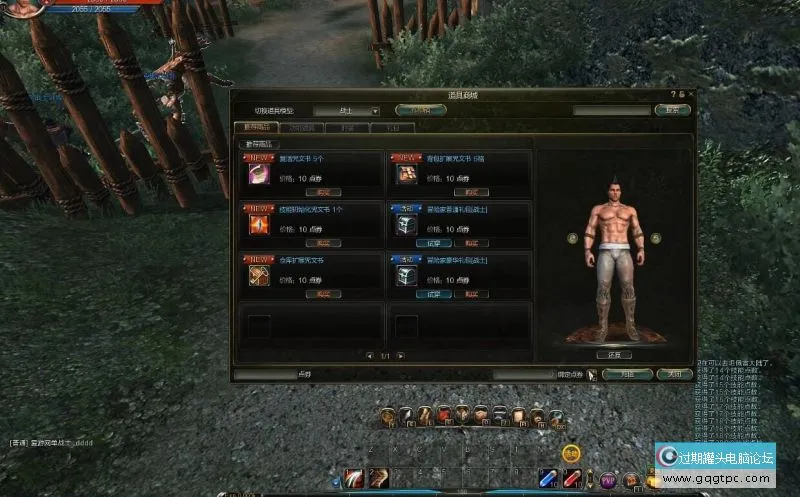
Task: Toggle the purple PVP button
Action: click(607, 478)
